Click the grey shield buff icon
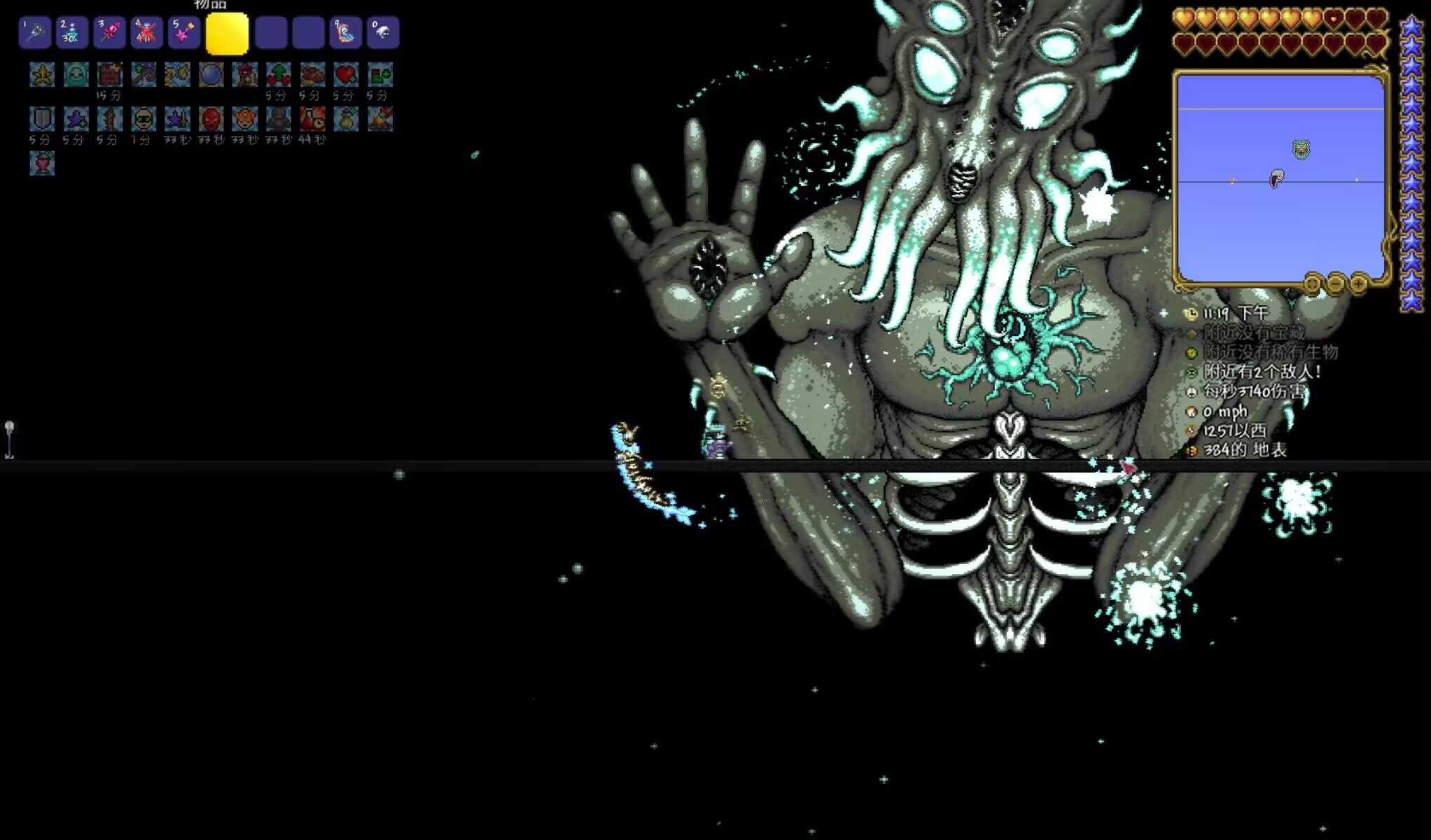 point(42,119)
